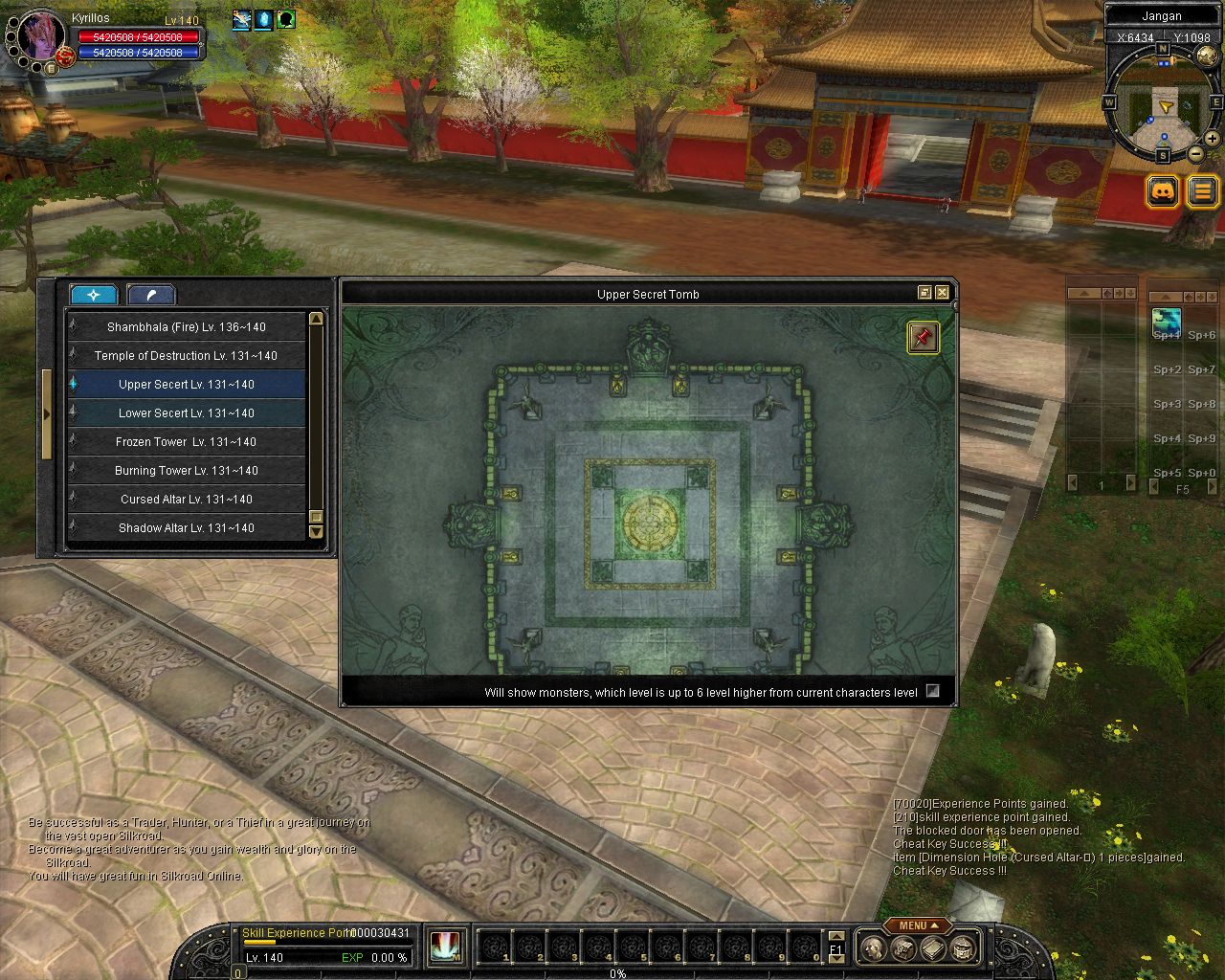Viewport: 1225px width, 980px height.
Task: Open the character head icon in the menu bar
Action: click(x=872, y=948)
